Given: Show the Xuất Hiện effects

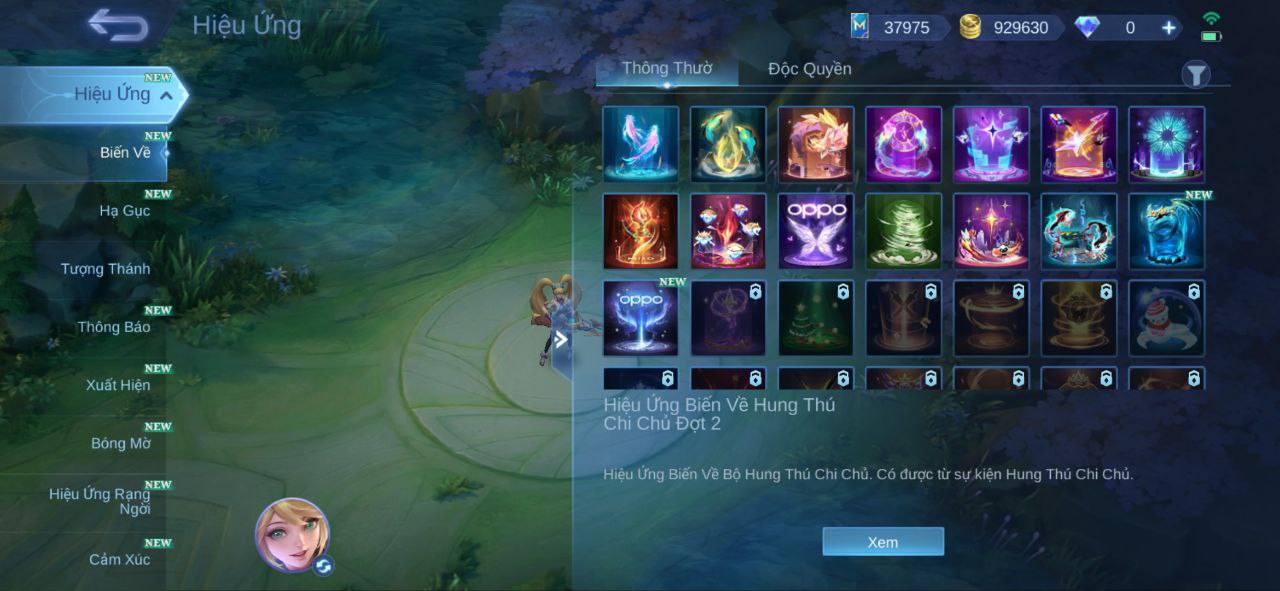Looking at the screenshot, I should click(118, 385).
